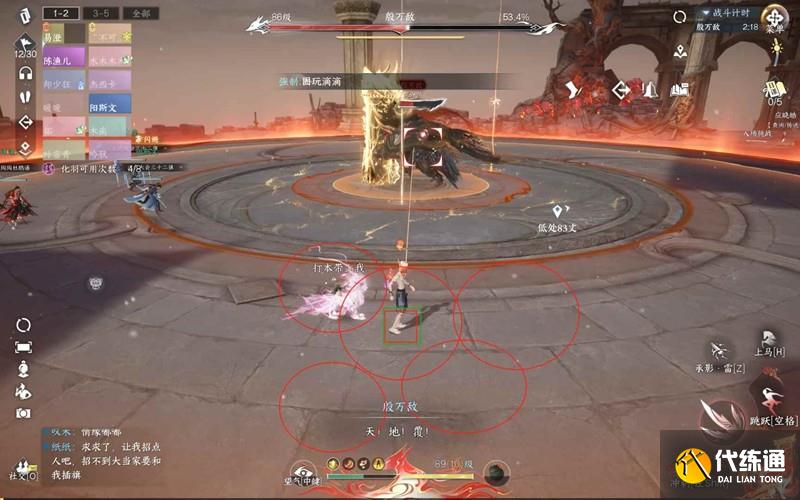Image resolution: width=800 pixels, height=500 pixels.
Task: Open the map location pin icon
Action: (x=680, y=50)
